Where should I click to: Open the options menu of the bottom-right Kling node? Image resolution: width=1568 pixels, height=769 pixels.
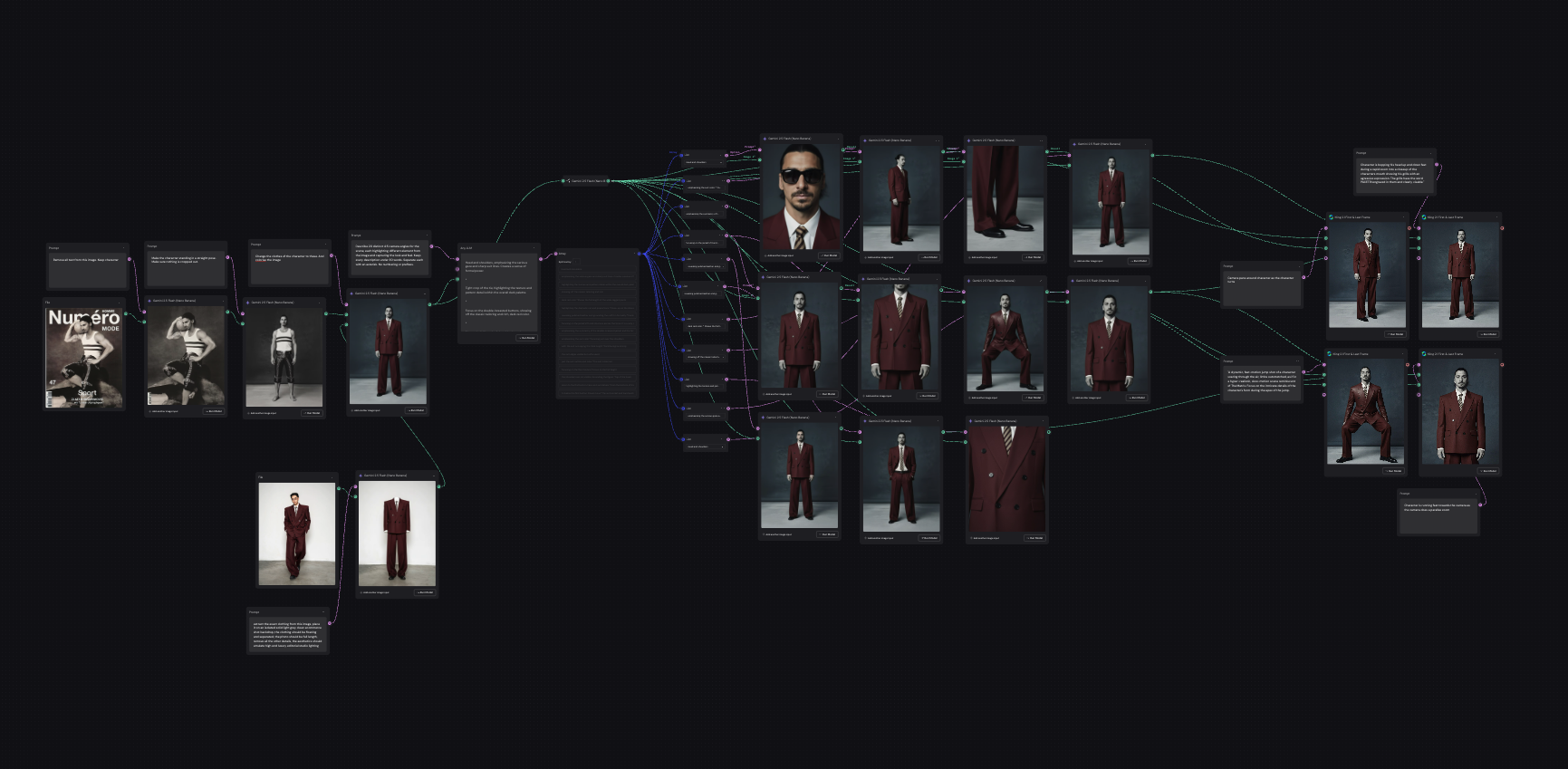coord(1497,354)
